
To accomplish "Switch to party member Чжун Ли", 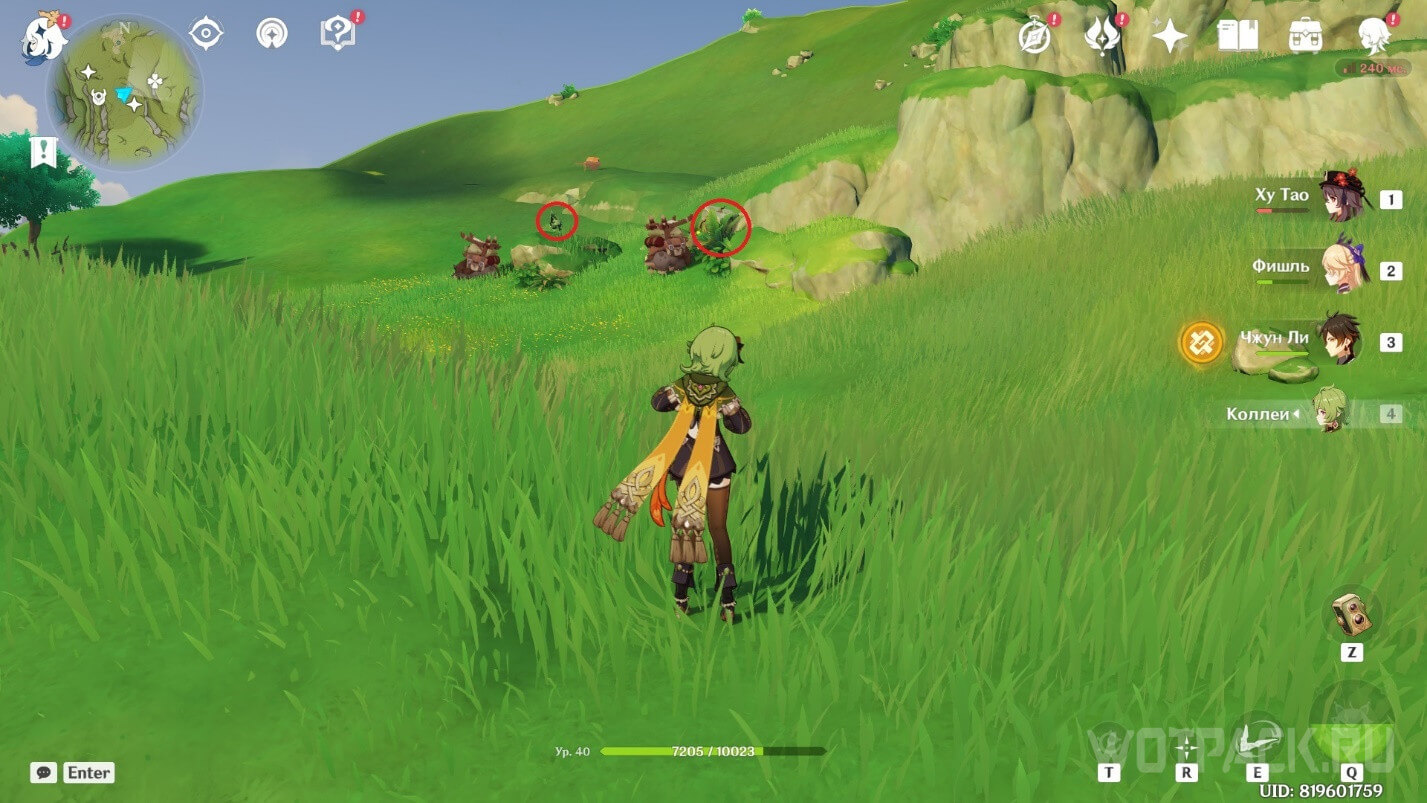I will pyautogui.click(x=1337, y=341).
